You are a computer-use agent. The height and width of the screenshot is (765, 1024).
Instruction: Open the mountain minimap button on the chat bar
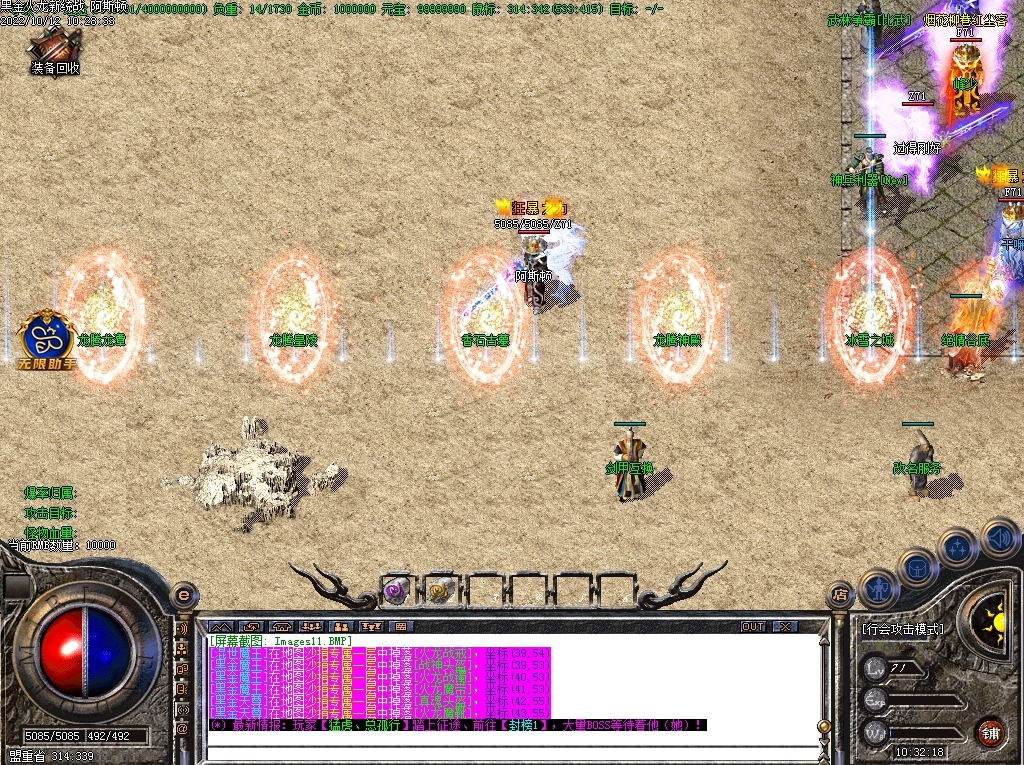220,627
